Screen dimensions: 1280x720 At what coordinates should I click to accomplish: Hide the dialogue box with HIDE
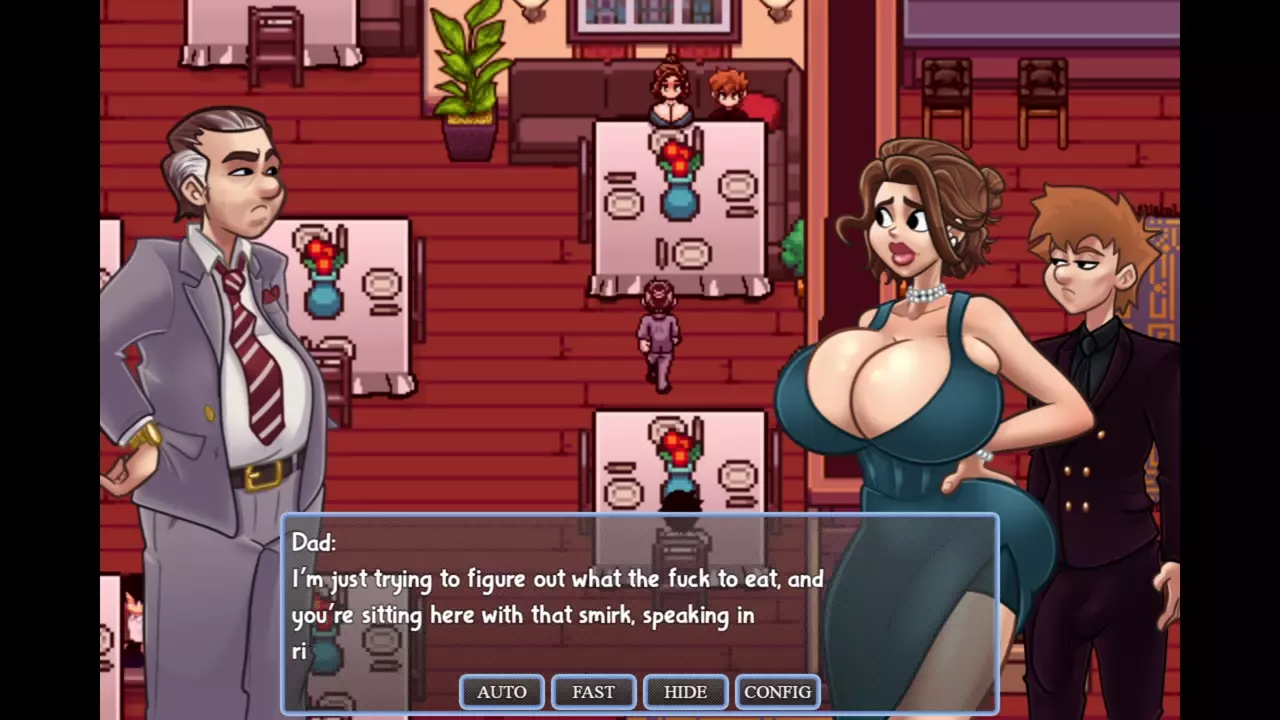point(685,692)
